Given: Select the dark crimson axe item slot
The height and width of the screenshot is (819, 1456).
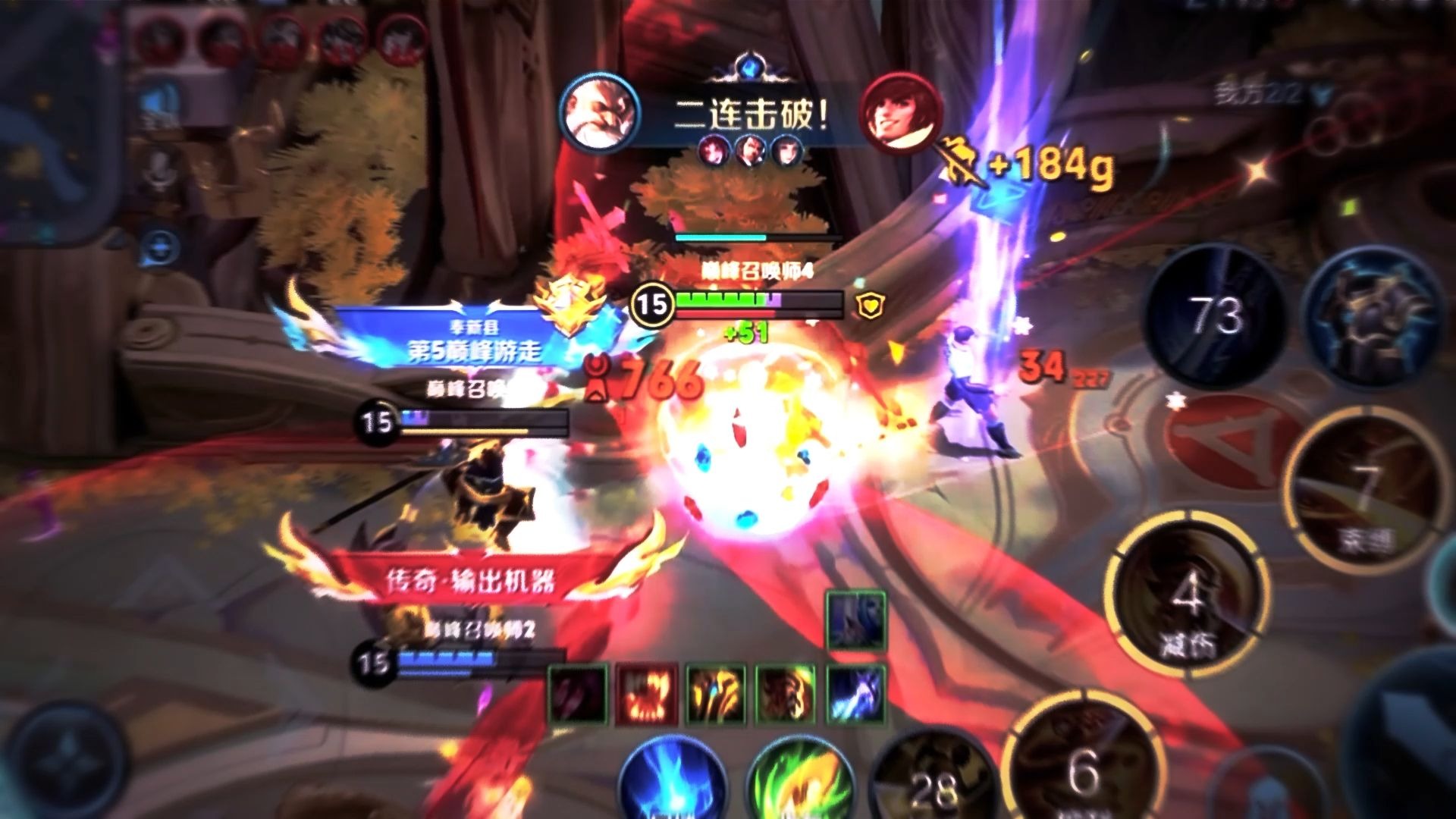Looking at the screenshot, I should (577, 694).
